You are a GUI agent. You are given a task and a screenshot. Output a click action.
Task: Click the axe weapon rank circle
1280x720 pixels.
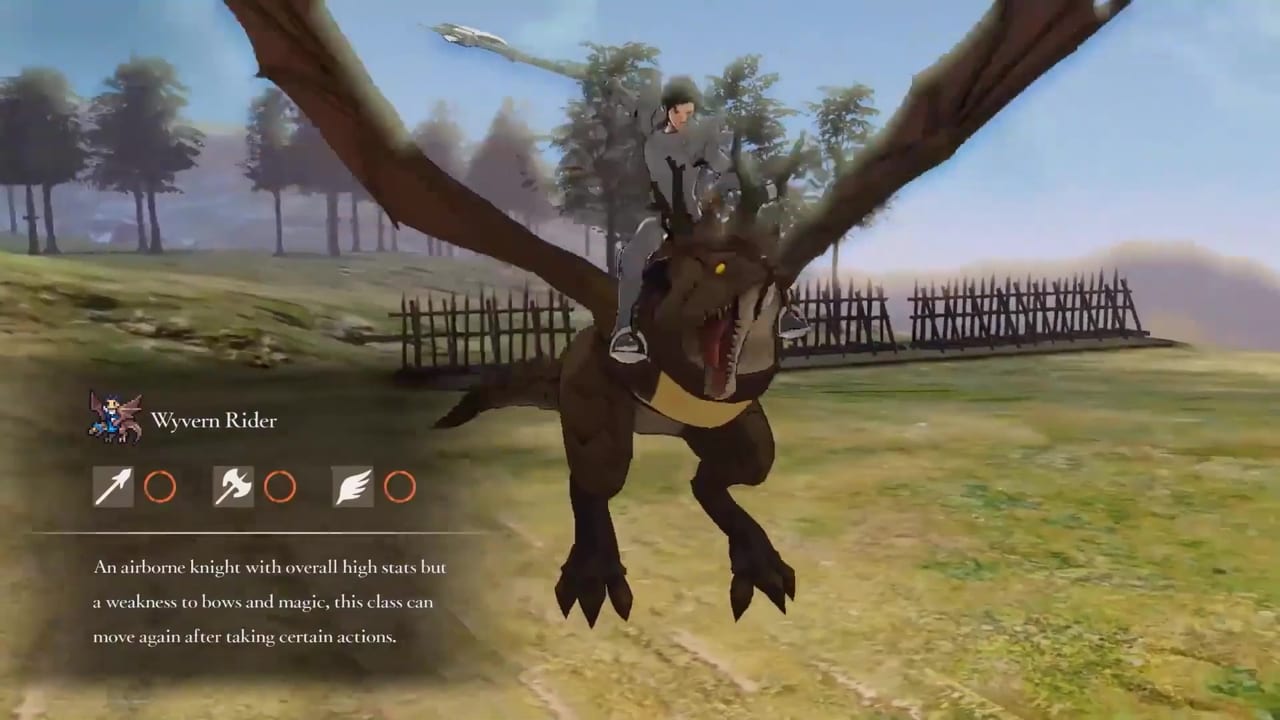pos(281,487)
